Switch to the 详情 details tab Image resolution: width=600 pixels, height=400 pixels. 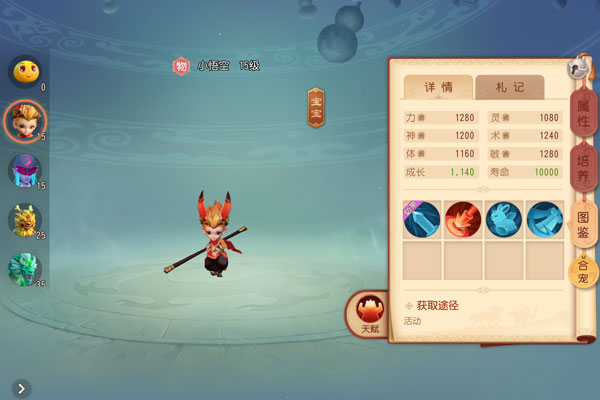click(438, 87)
